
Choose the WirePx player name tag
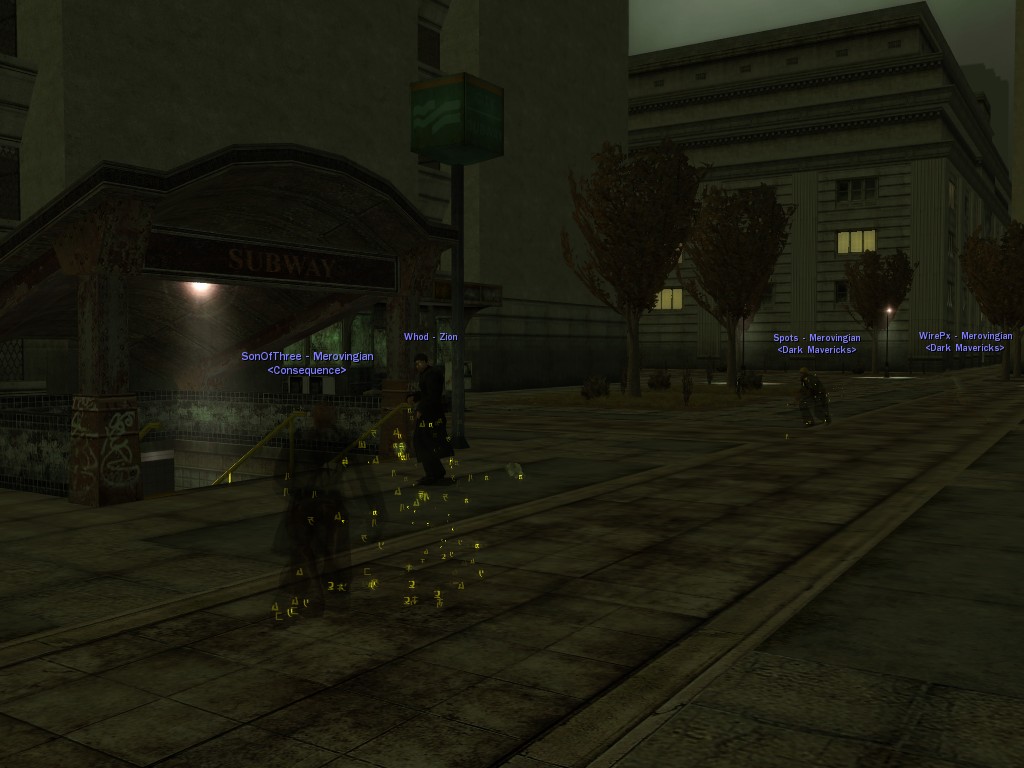click(965, 337)
